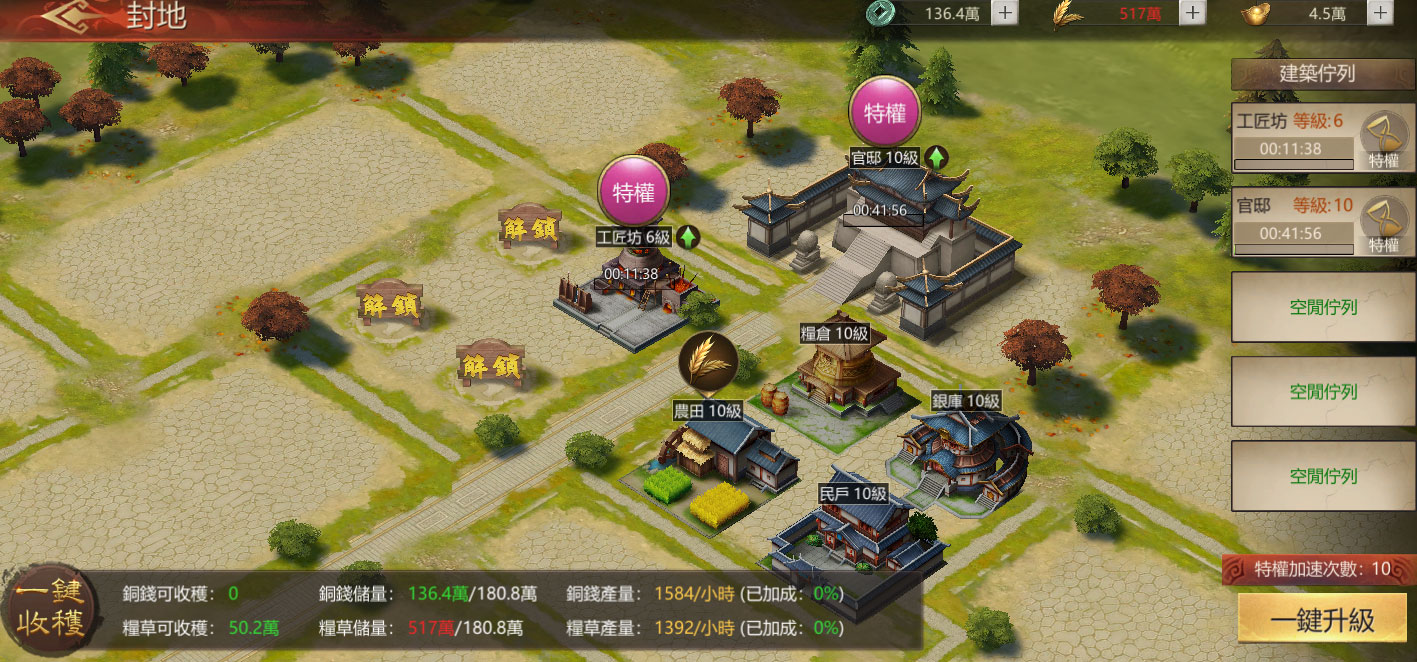Add grain with the plus button
The image size is (1417, 662).
[1192, 13]
